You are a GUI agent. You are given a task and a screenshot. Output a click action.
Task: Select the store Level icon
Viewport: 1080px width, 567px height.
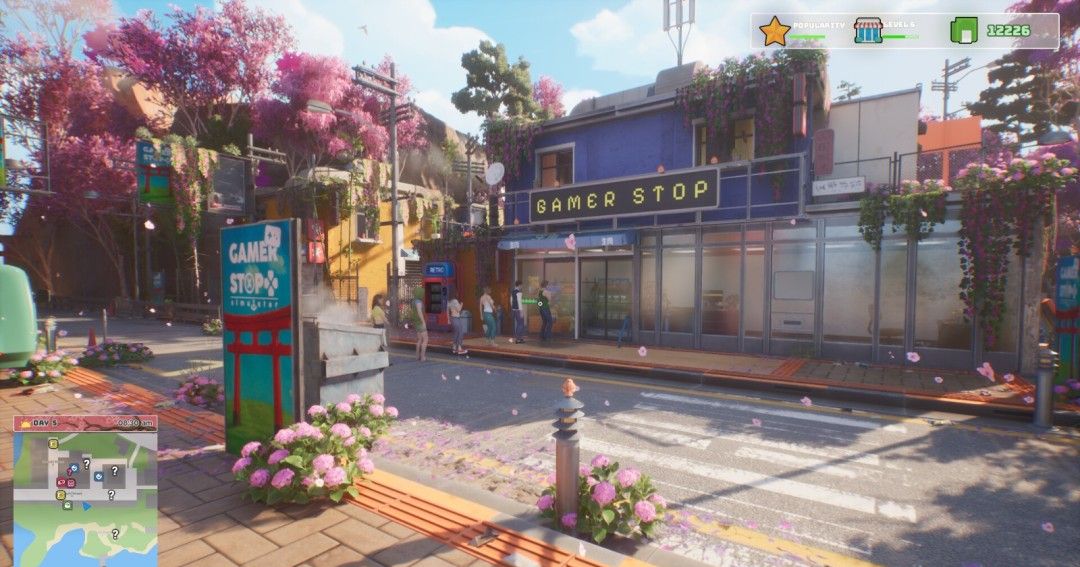[x=868, y=31]
